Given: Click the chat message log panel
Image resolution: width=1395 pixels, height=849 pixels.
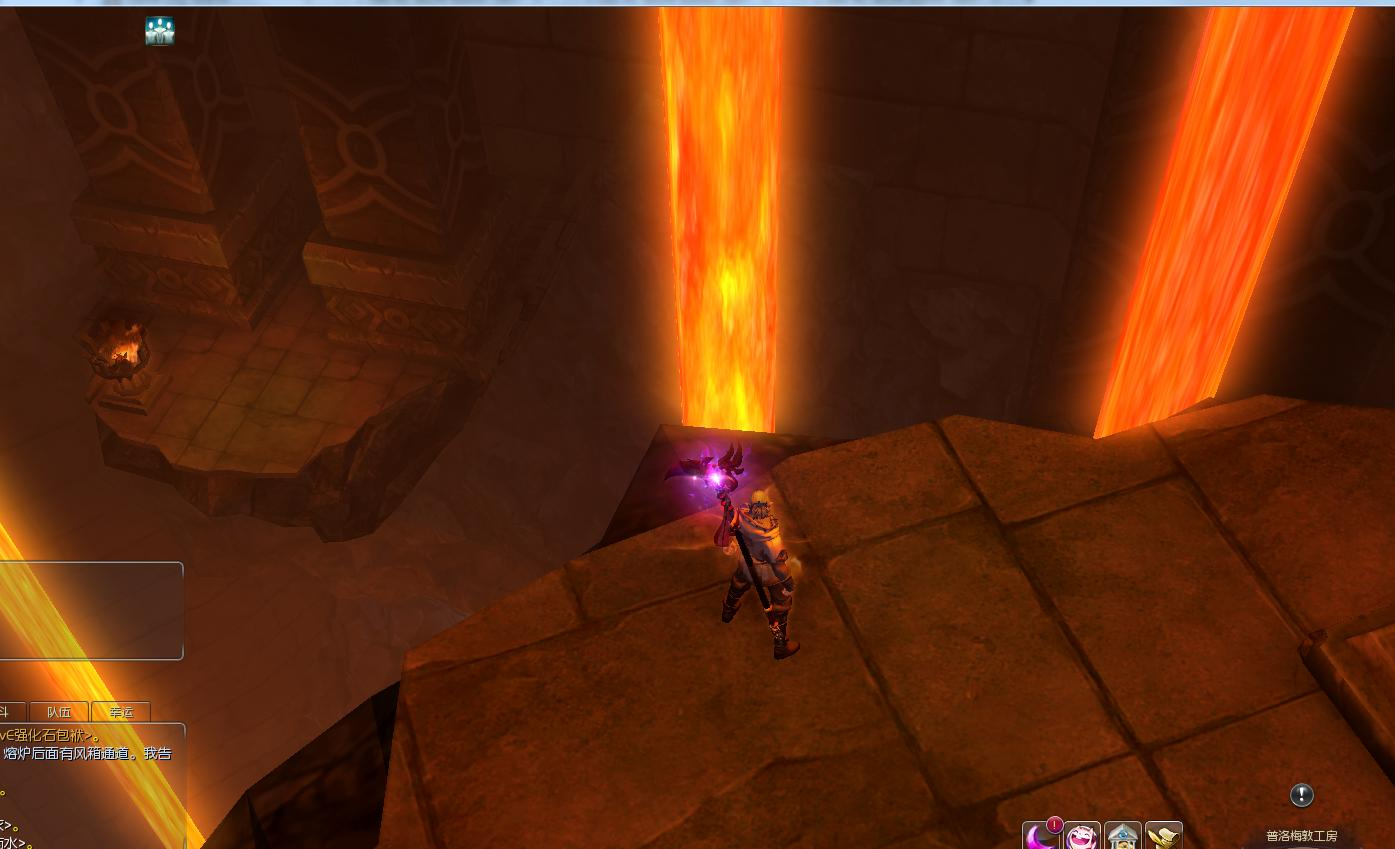Looking at the screenshot, I should coord(90,785).
